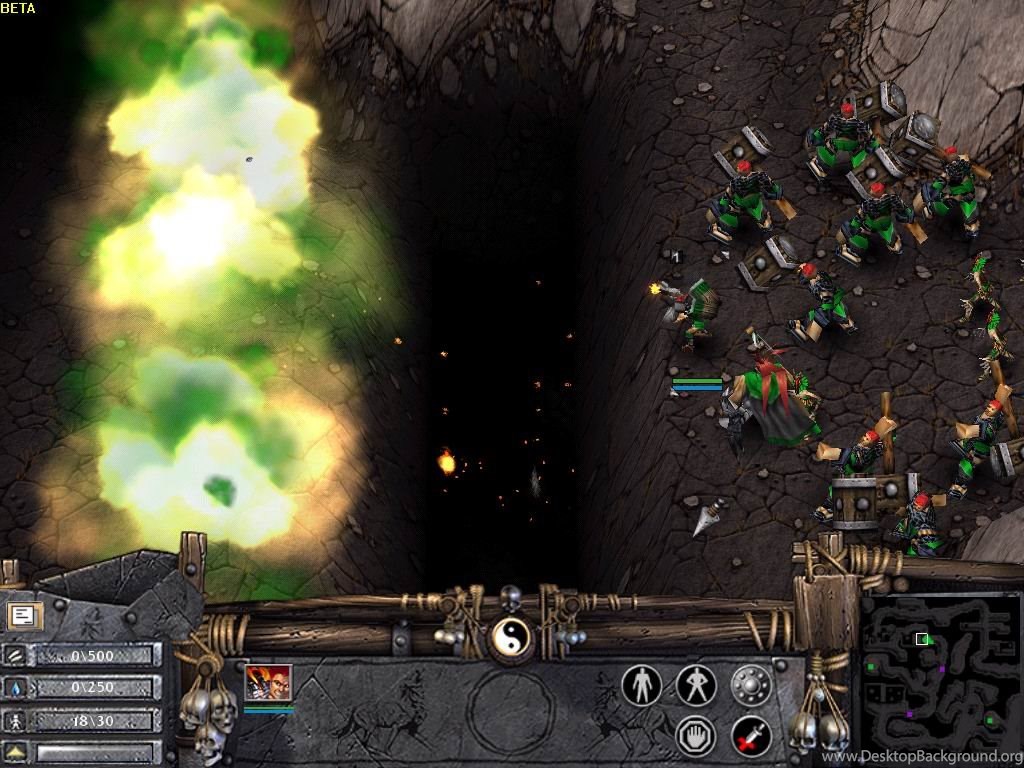
Task: Click the rice resource icon
Action: pos(16,655)
